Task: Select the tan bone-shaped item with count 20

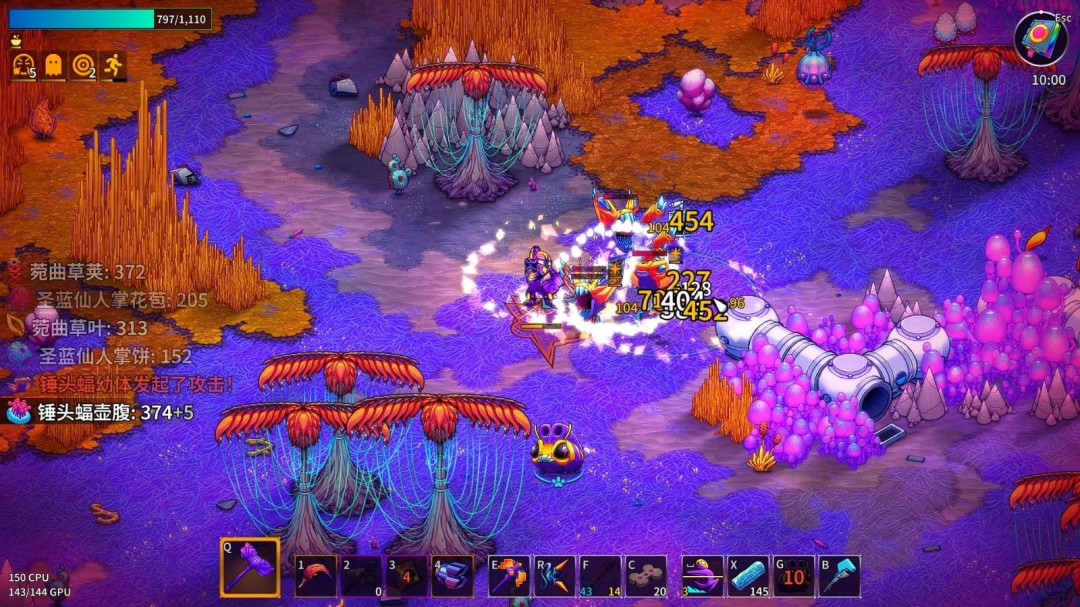Action: pos(646,577)
